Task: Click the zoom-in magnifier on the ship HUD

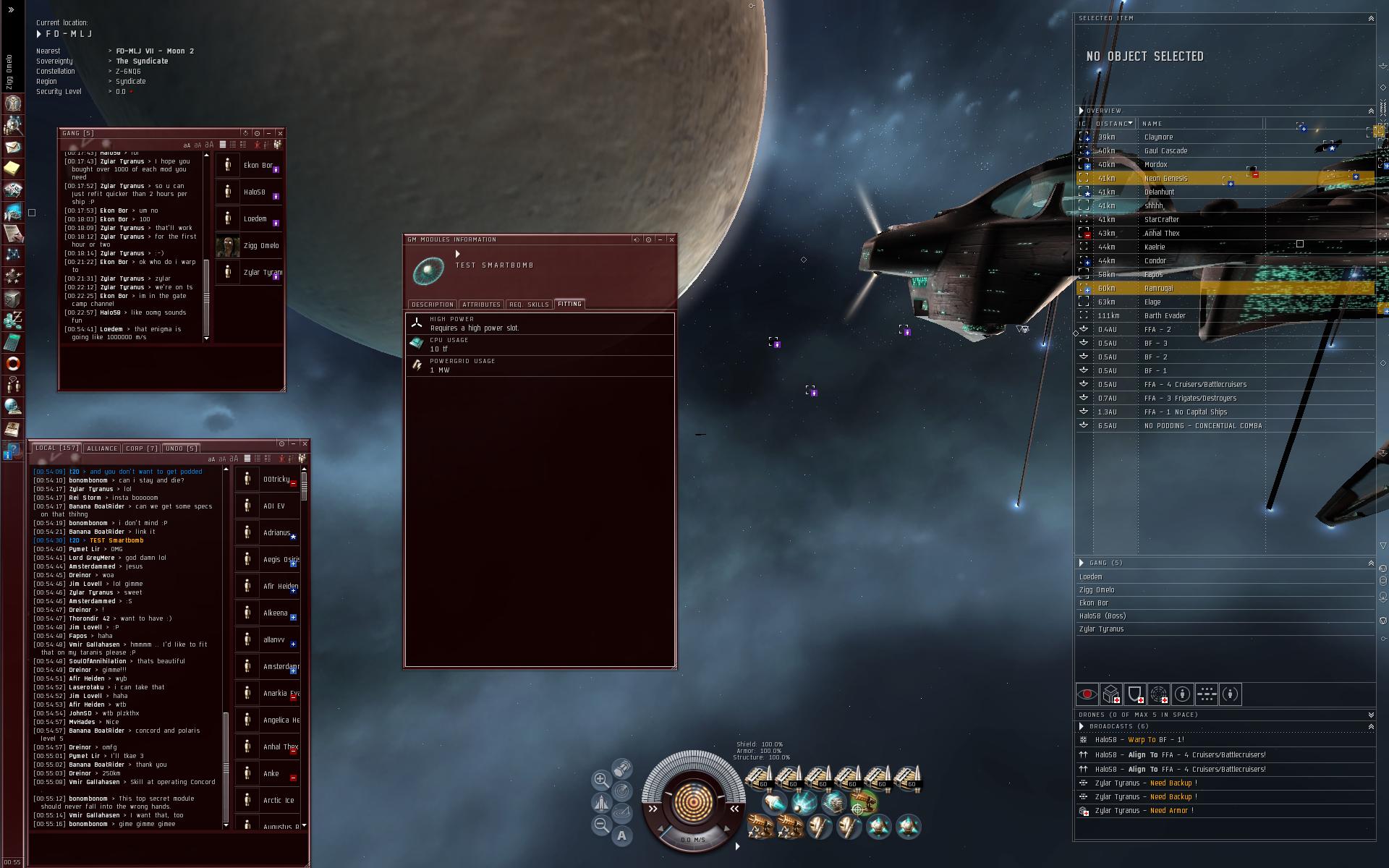Action: click(600, 780)
